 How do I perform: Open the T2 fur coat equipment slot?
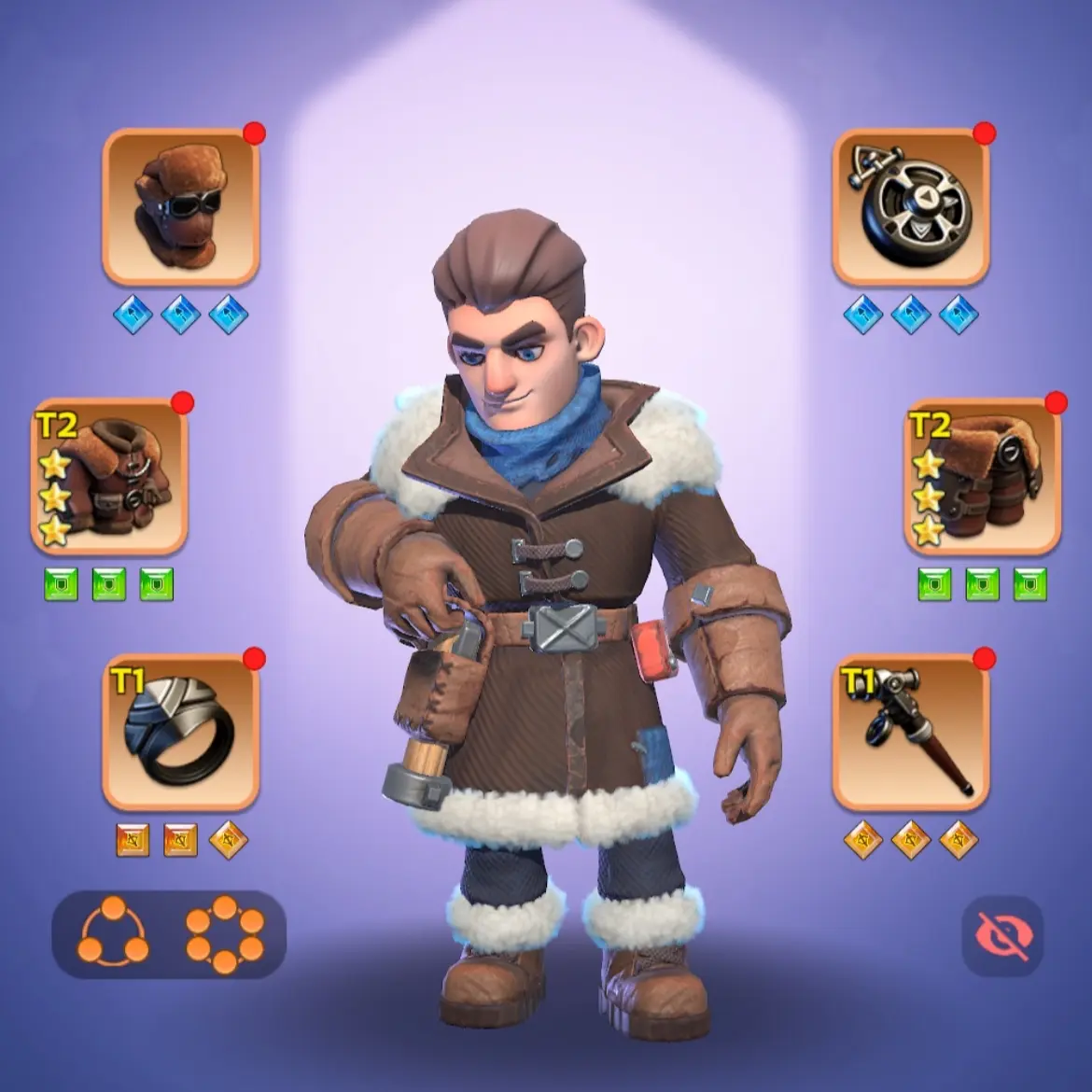[x=109, y=477]
